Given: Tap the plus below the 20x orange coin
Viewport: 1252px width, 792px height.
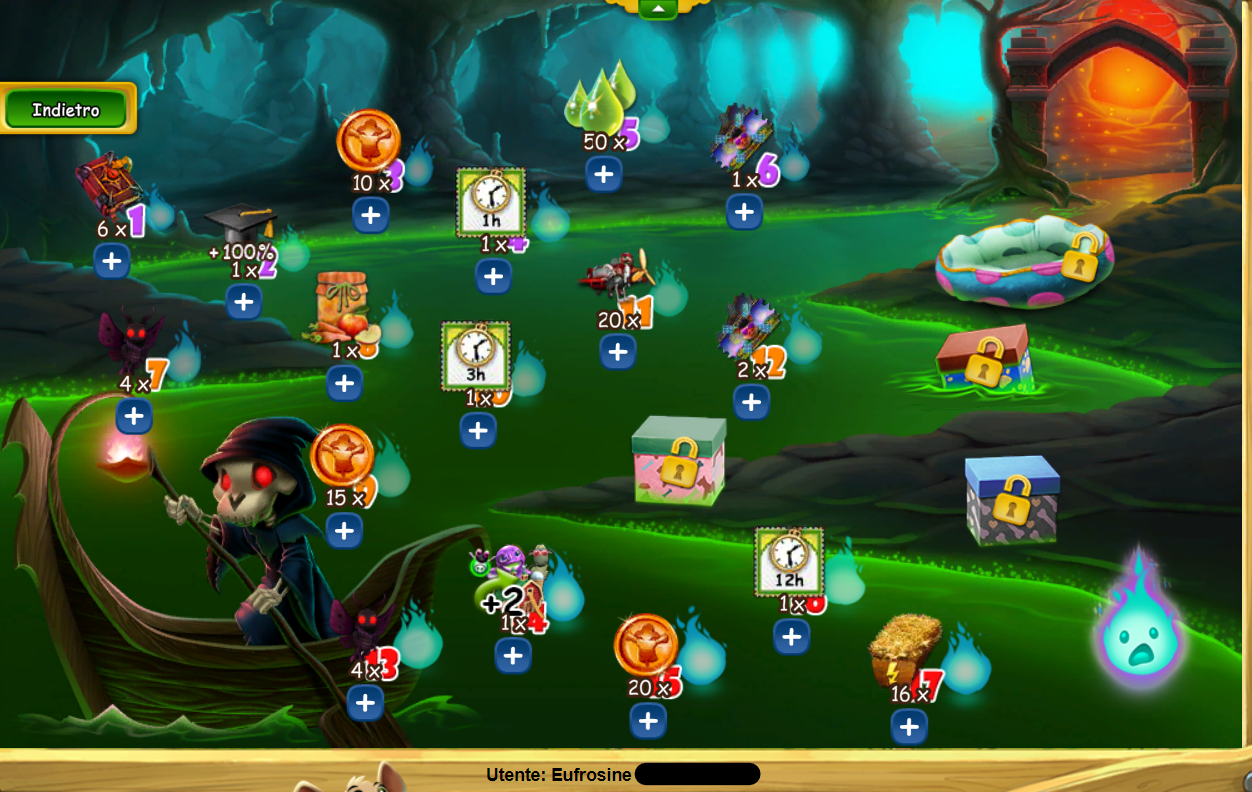Looking at the screenshot, I should (x=648, y=720).
